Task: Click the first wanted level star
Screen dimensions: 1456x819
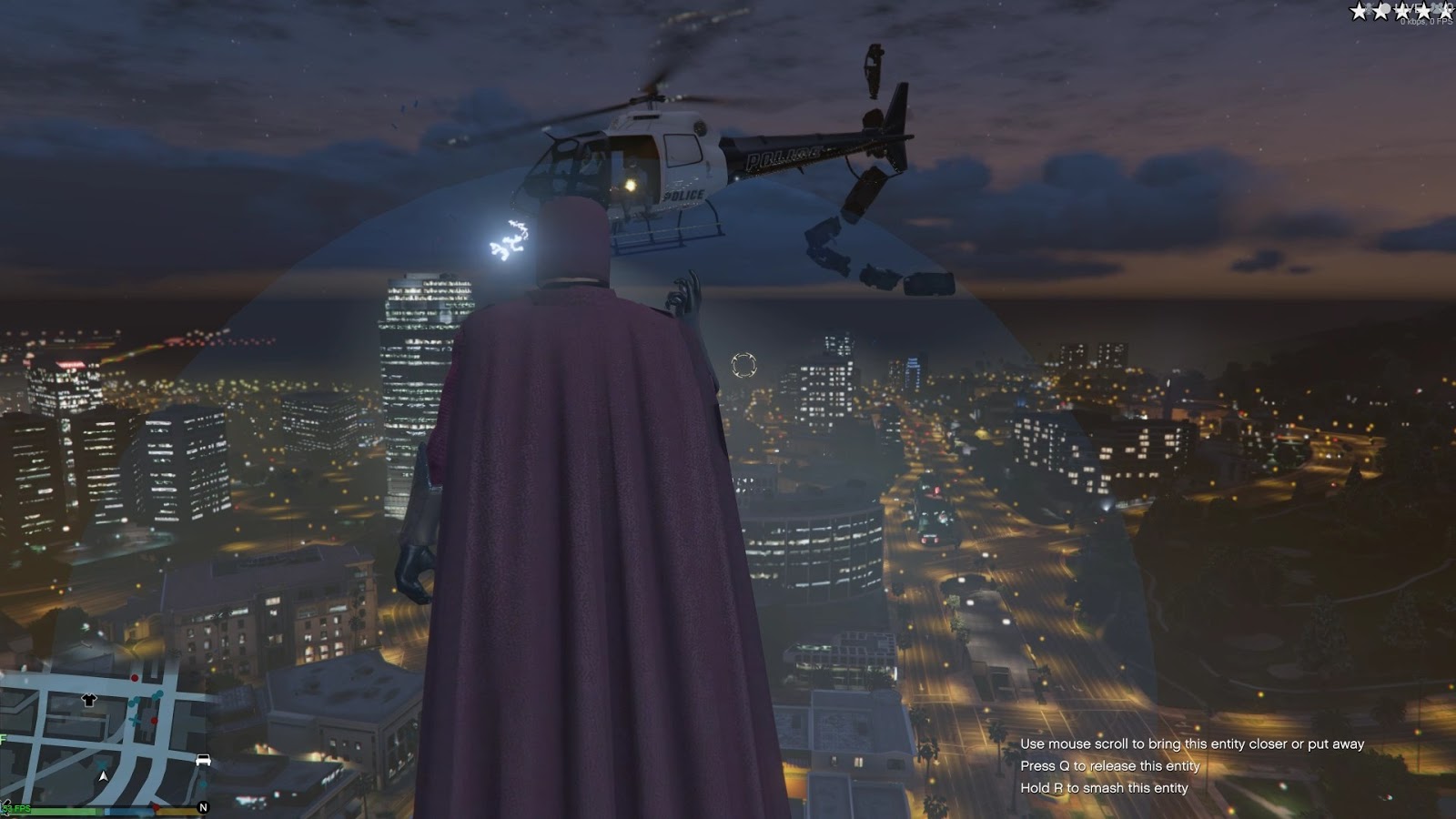Action: (1359, 12)
